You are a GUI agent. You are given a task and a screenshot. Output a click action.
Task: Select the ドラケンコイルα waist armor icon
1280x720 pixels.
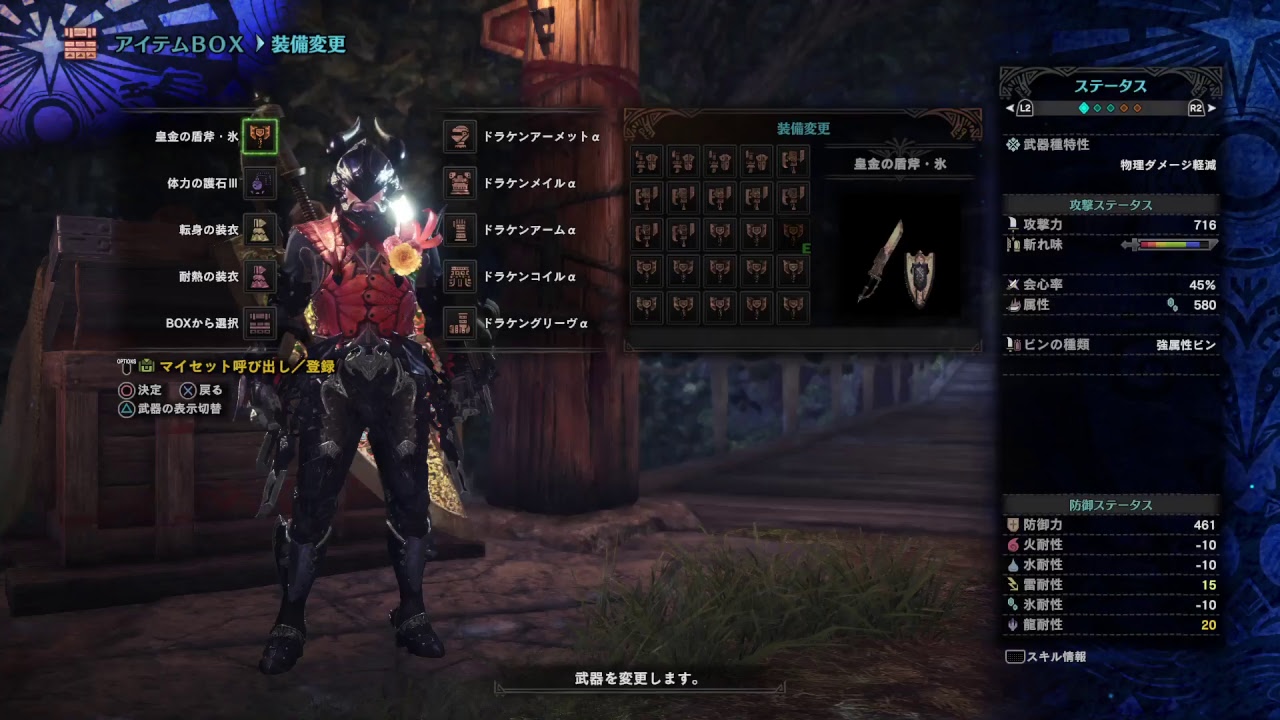[x=458, y=274]
